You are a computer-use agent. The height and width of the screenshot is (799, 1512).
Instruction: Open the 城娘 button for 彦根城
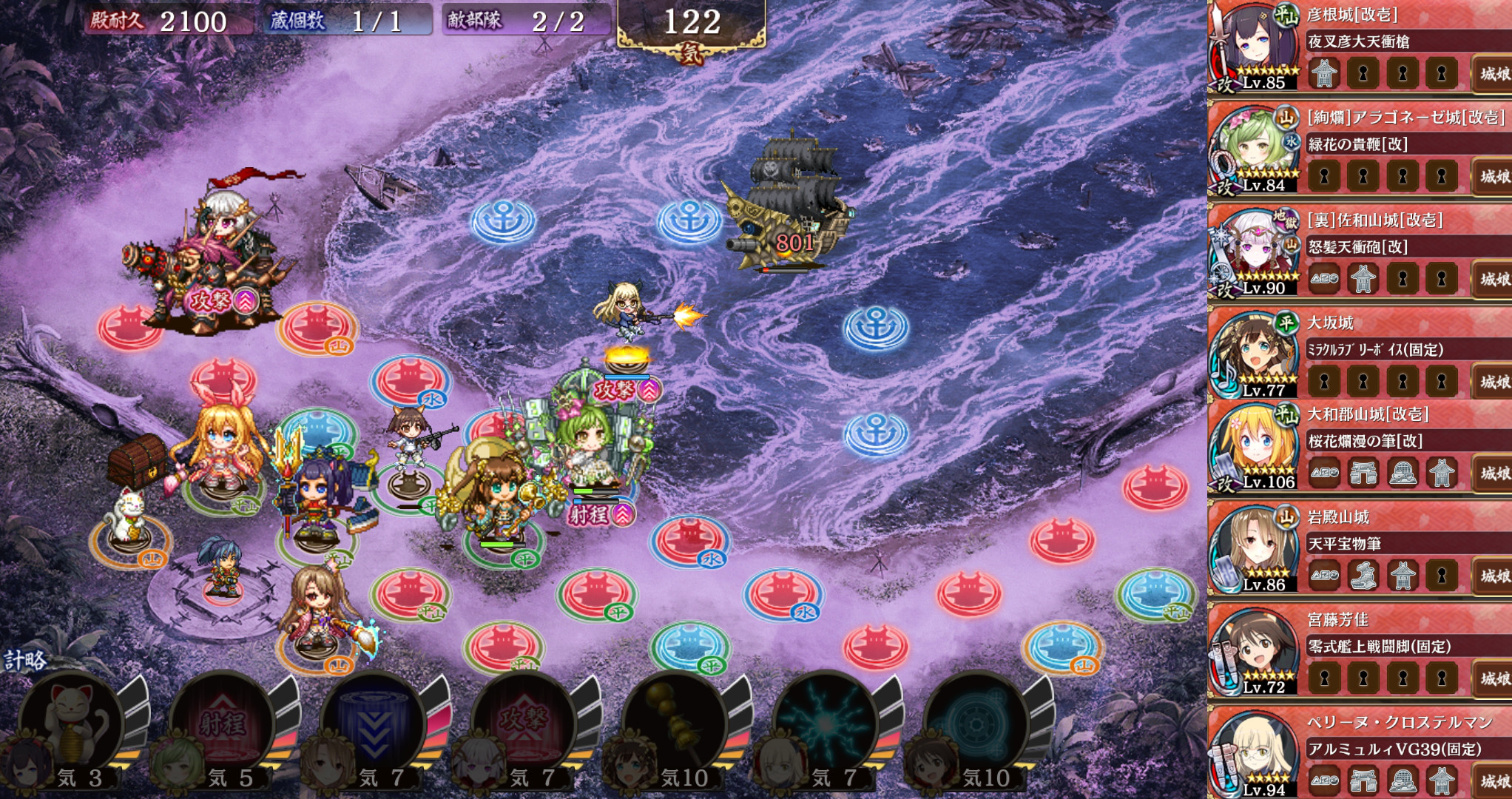tap(1492, 73)
